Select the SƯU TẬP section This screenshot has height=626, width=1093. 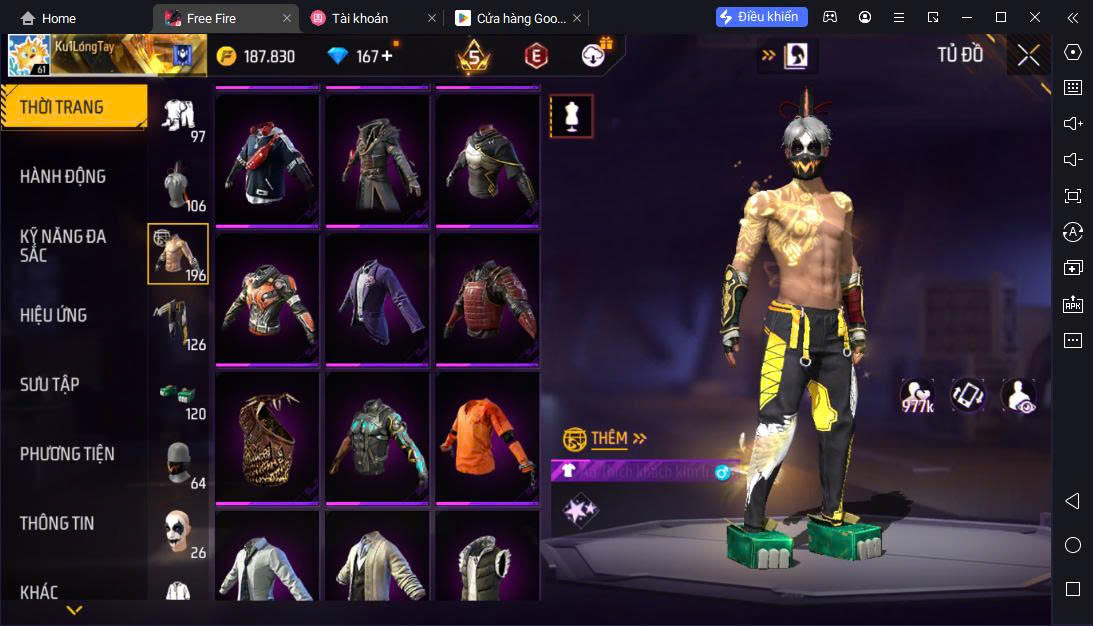pyautogui.click(x=50, y=385)
